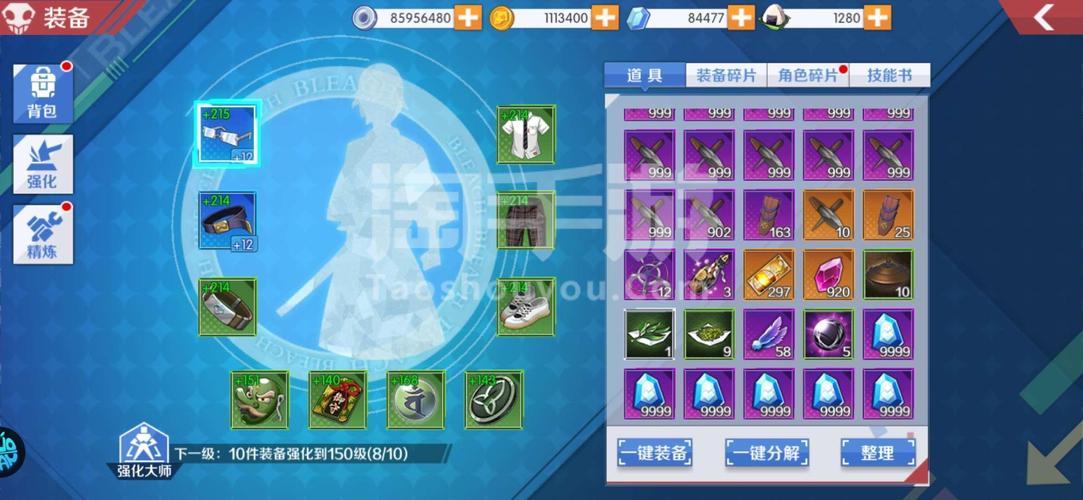The height and width of the screenshot is (500, 1083).
Task: Select the pink gem item with 920
Action: (x=828, y=275)
